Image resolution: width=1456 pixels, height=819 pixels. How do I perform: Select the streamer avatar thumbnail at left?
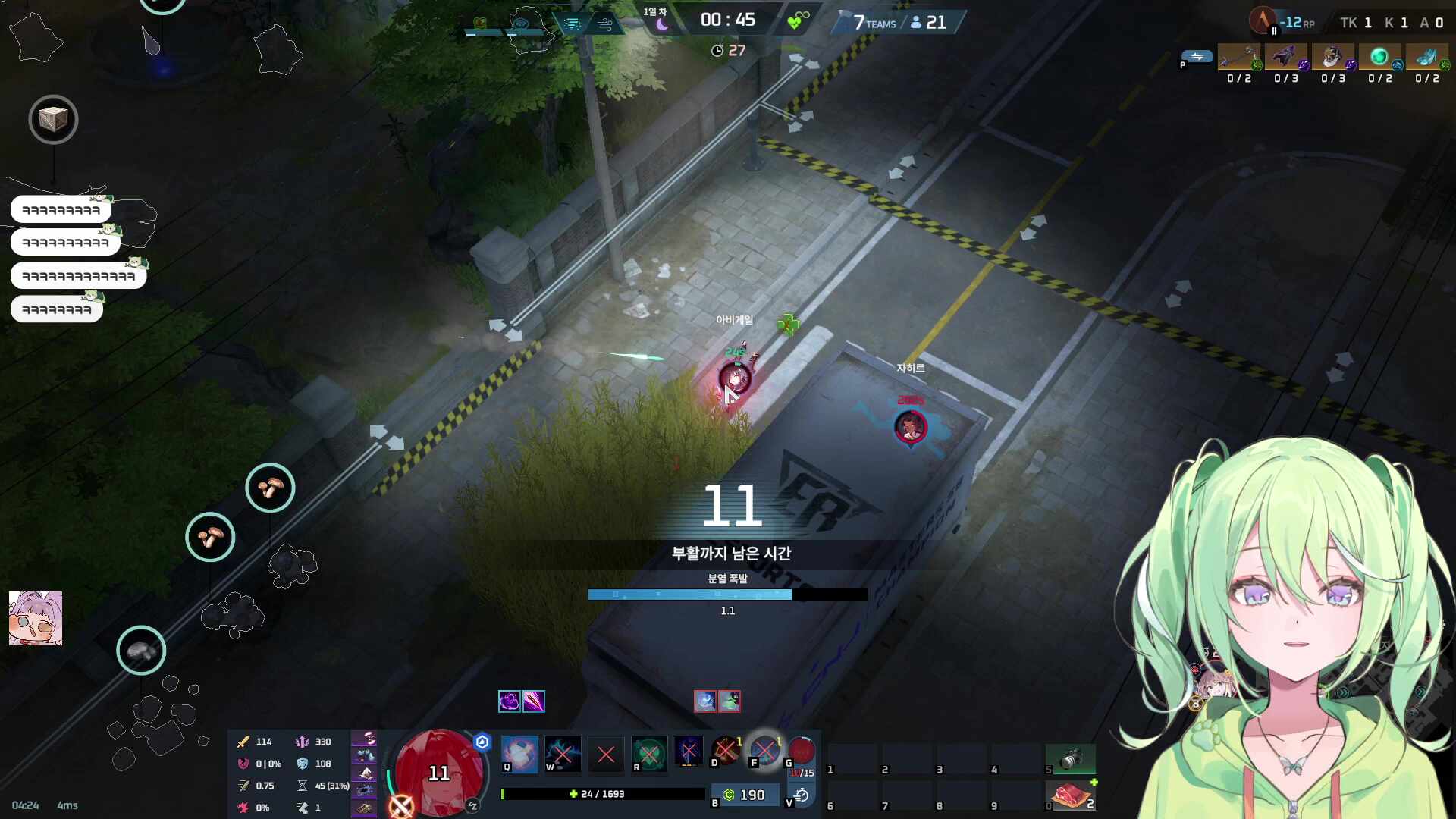click(x=36, y=618)
